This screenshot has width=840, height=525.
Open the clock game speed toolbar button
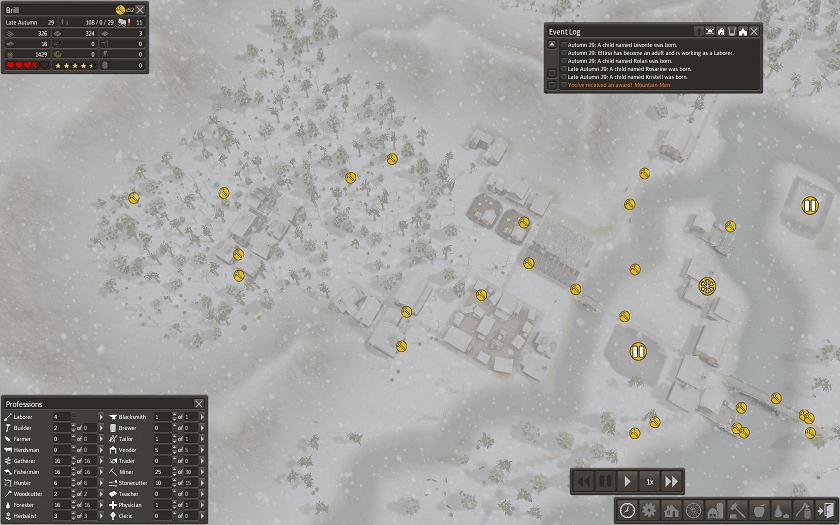click(x=627, y=510)
